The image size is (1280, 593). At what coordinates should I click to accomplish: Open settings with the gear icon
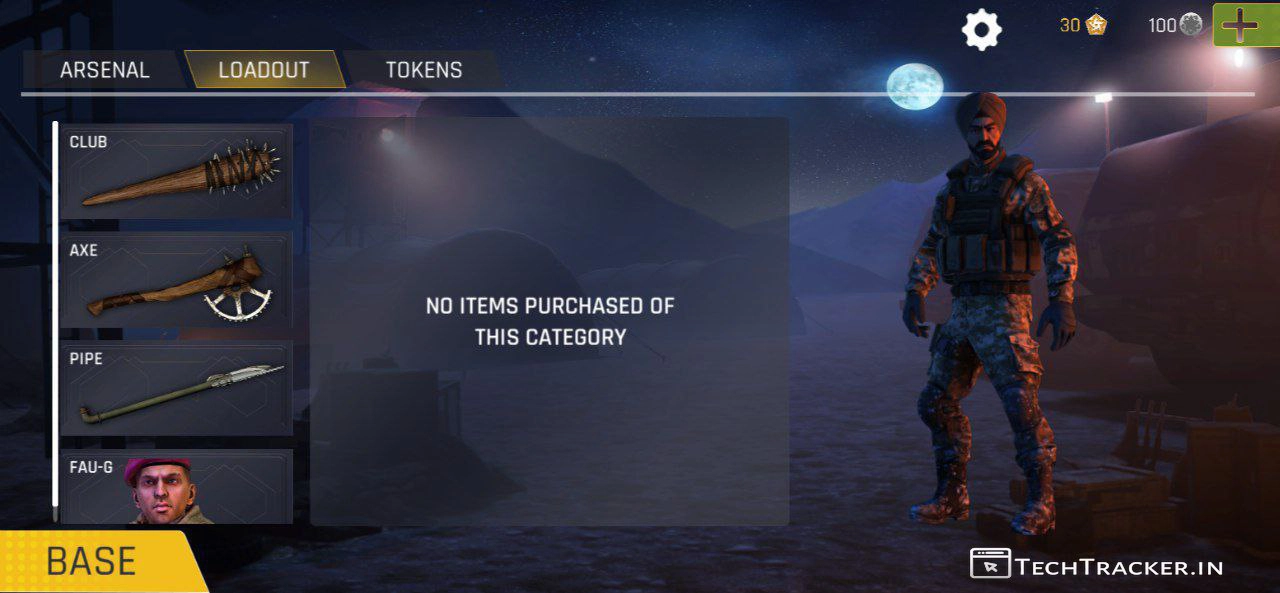tap(981, 30)
